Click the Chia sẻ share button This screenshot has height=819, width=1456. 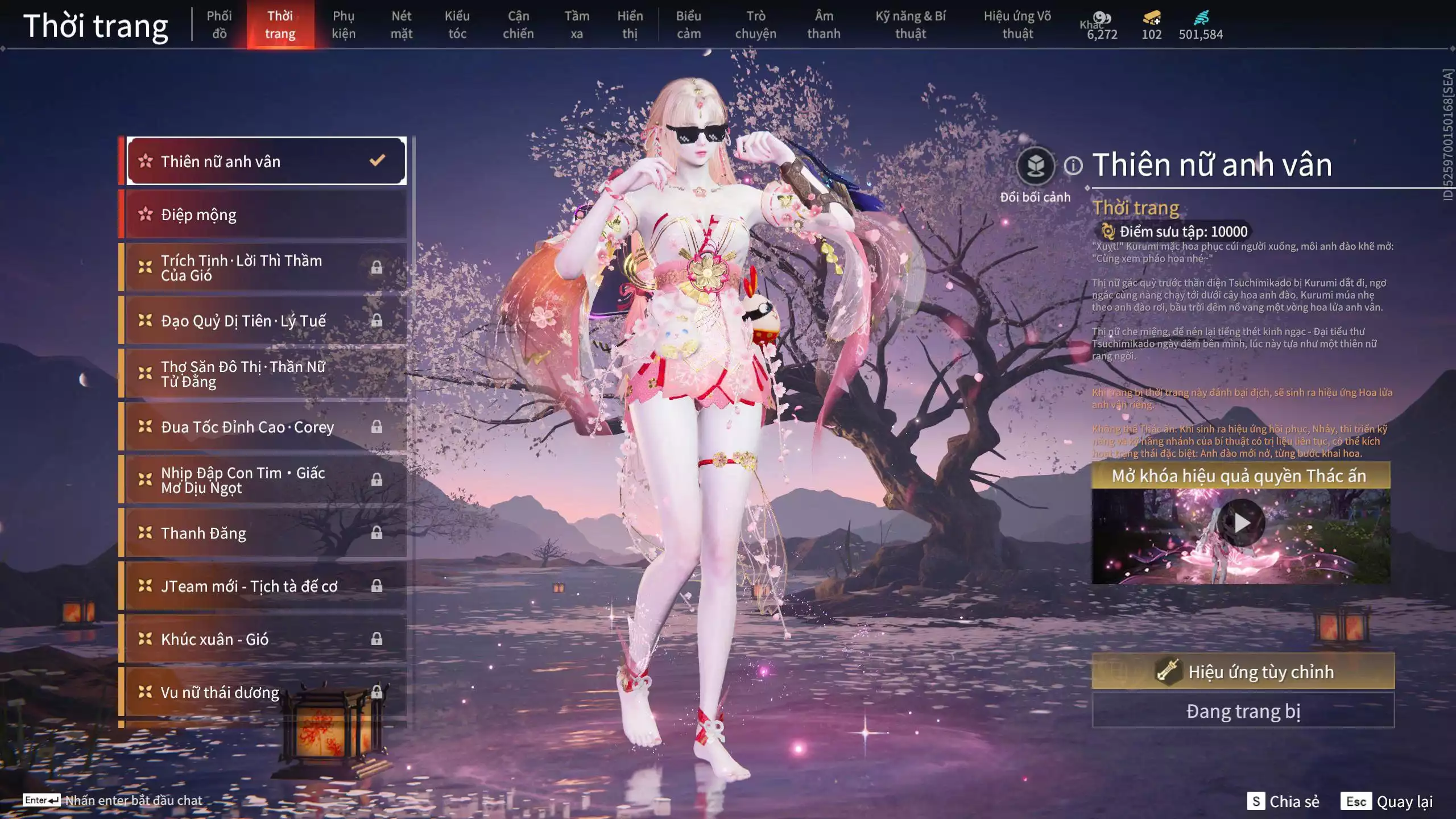1283,801
